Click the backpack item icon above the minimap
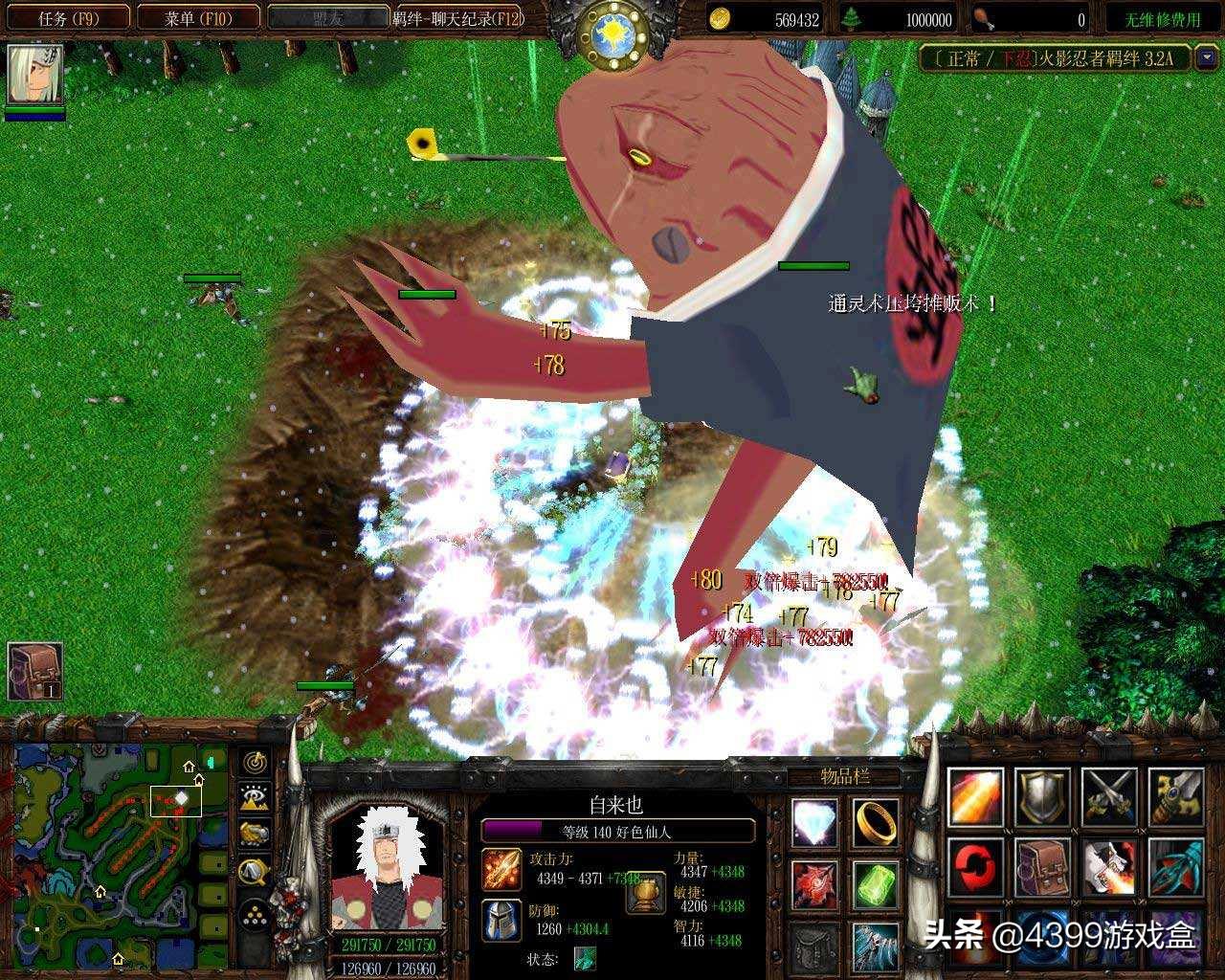The image size is (1225, 980). (x=34, y=670)
